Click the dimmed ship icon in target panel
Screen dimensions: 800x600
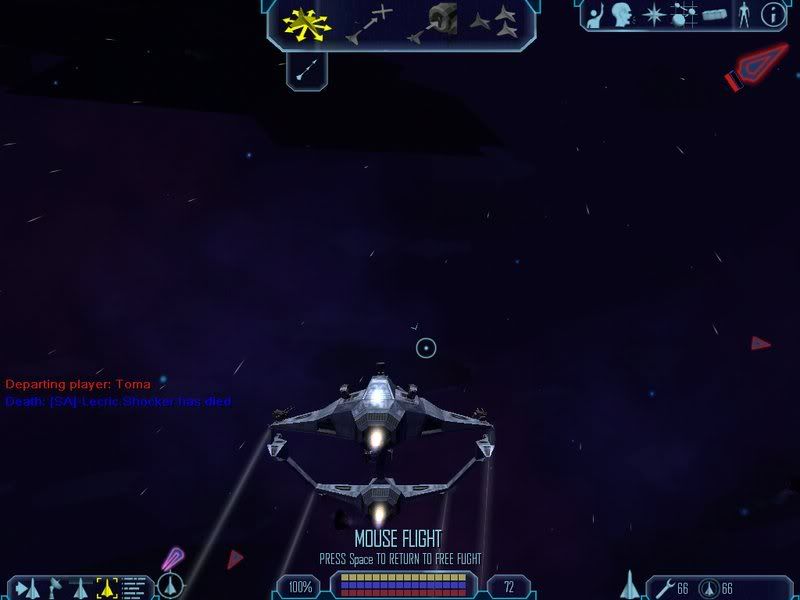[80, 587]
